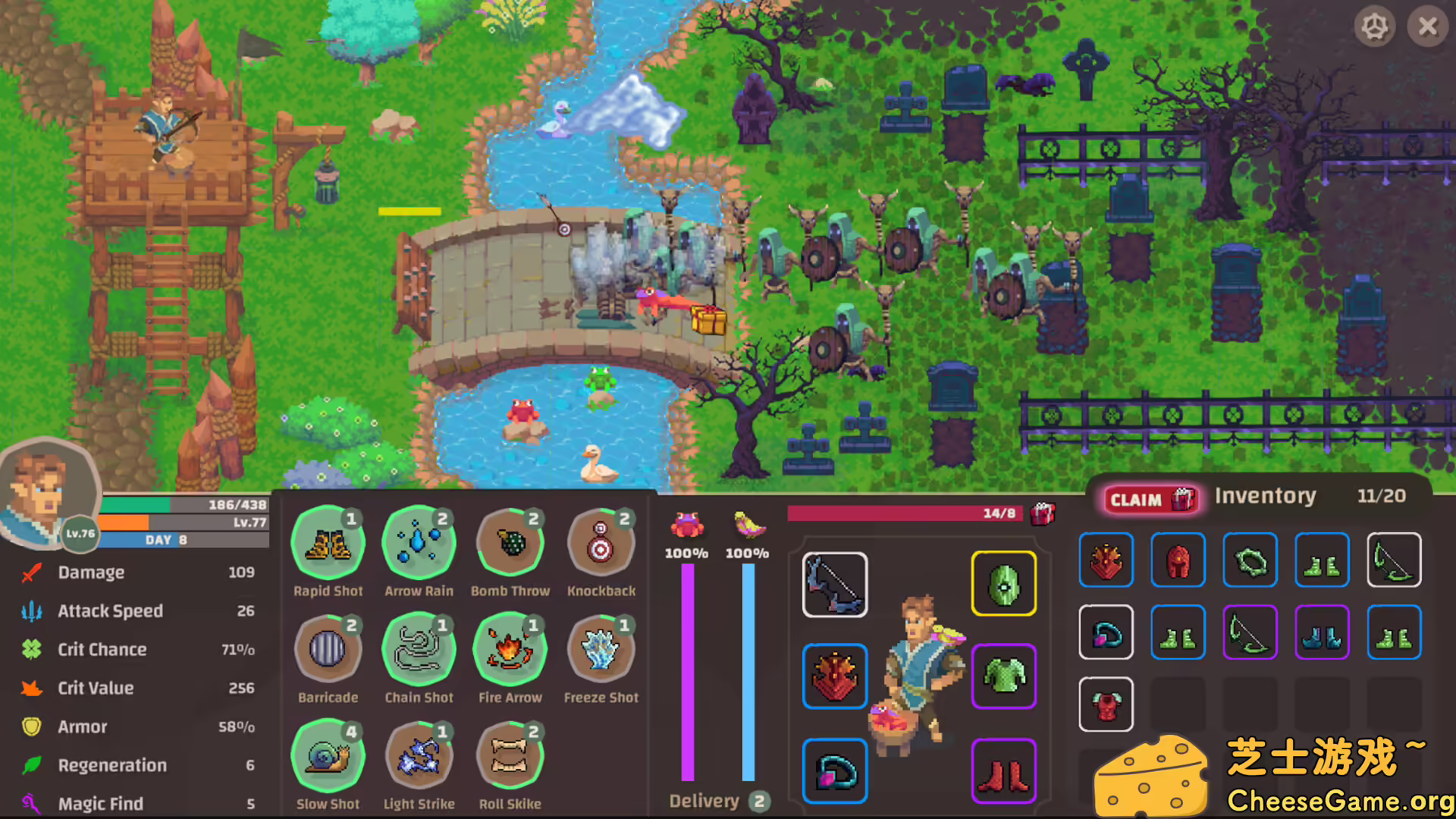Click the red 14/8 progress bar
The width and height of the screenshot is (1456, 819).
point(904,513)
